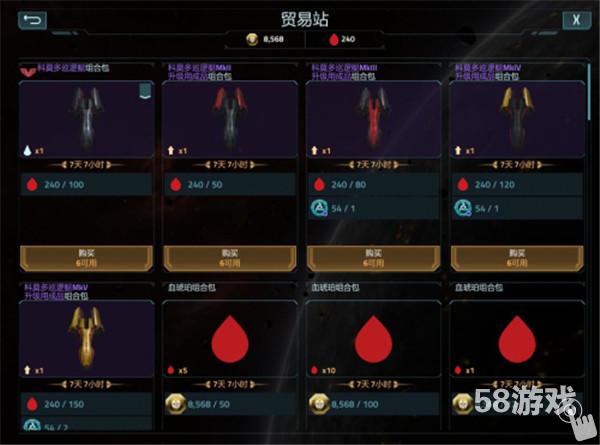View the MkII ship thumbnail

(x=229, y=117)
